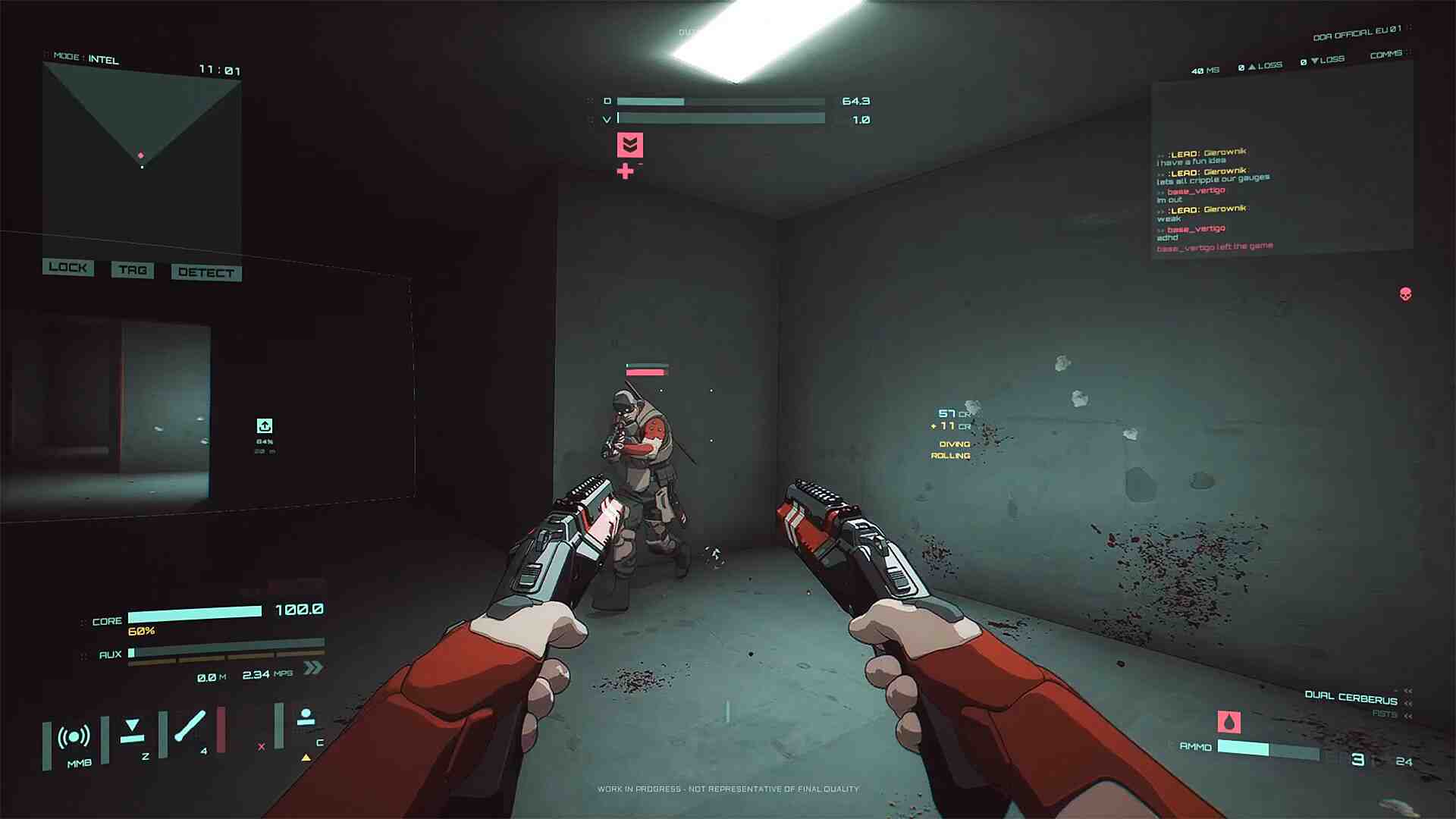Image resolution: width=1456 pixels, height=819 pixels.
Task: Click the pink plus health icon
Action: tap(625, 171)
